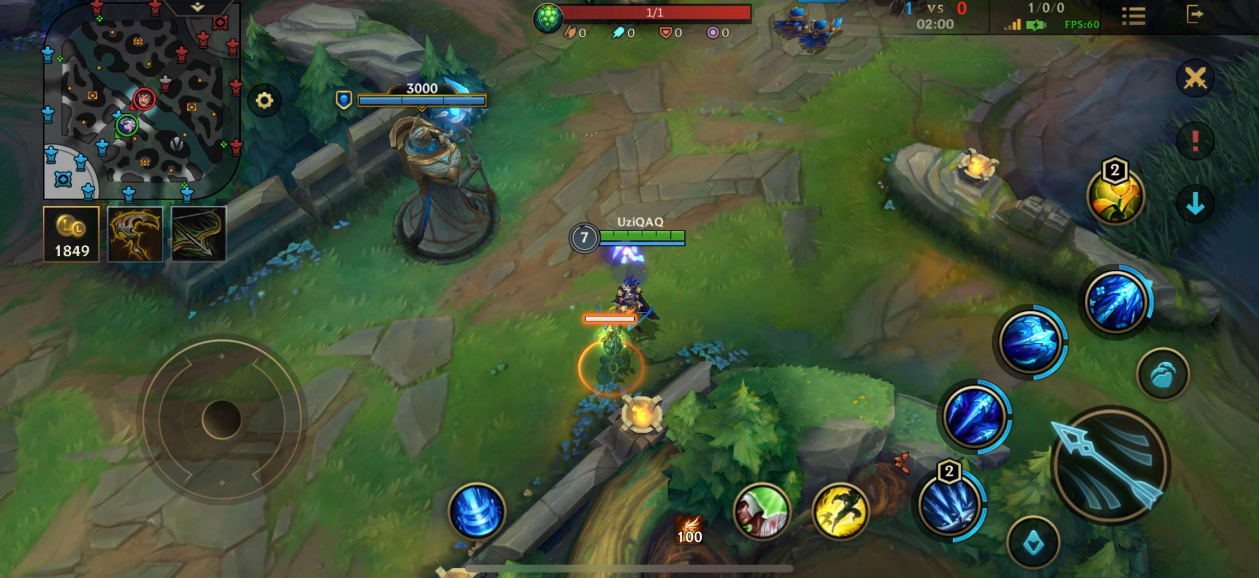Buy the recommended scythe blade item

point(135,234)
